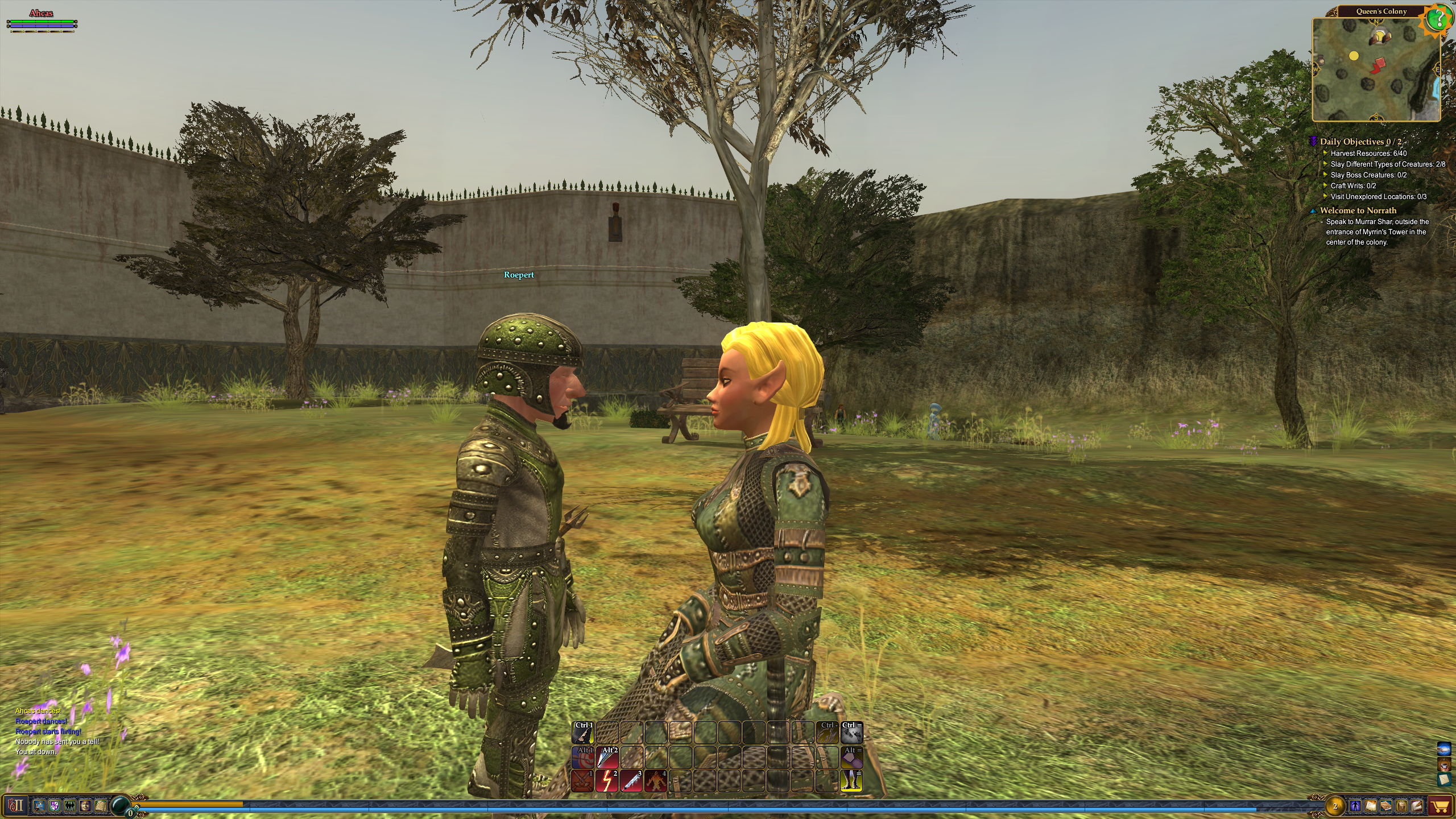Viewport: 1456px width, 819px height.
Task: Click the Queen's Colony minimap
Action: pyautogui.click(x=1376, y=69)
